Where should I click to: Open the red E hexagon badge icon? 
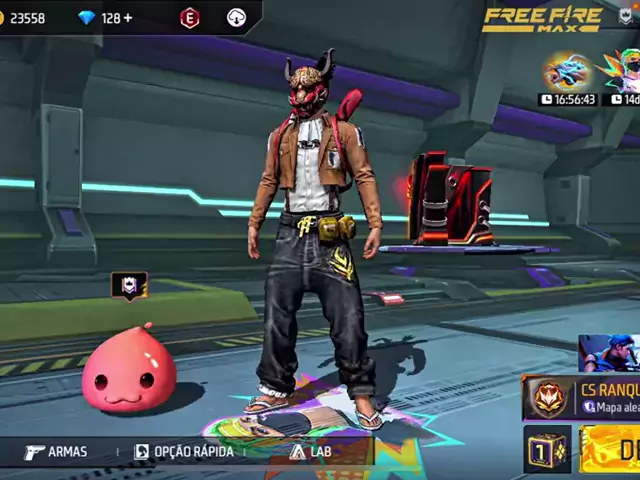[189, 18]
